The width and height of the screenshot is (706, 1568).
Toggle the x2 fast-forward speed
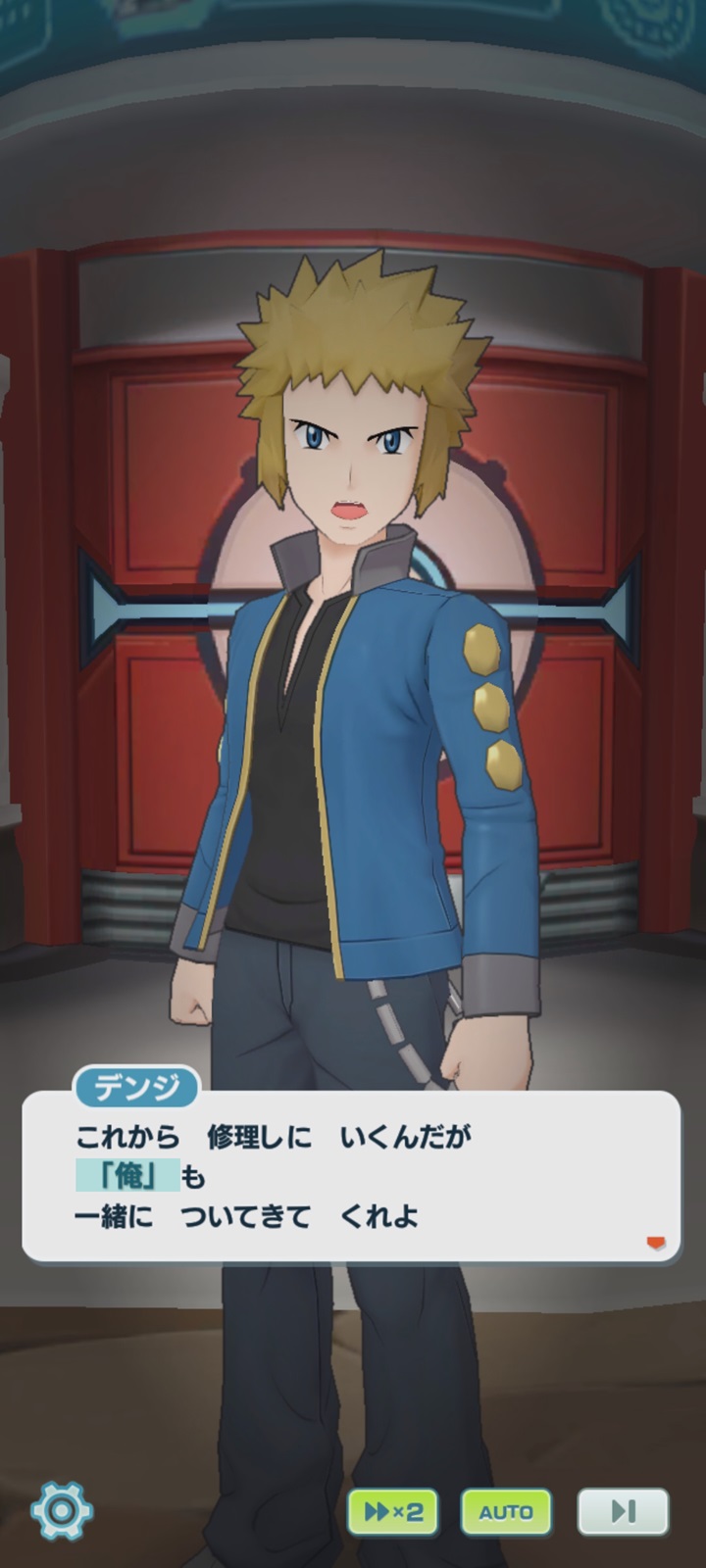coord(392,1512)
